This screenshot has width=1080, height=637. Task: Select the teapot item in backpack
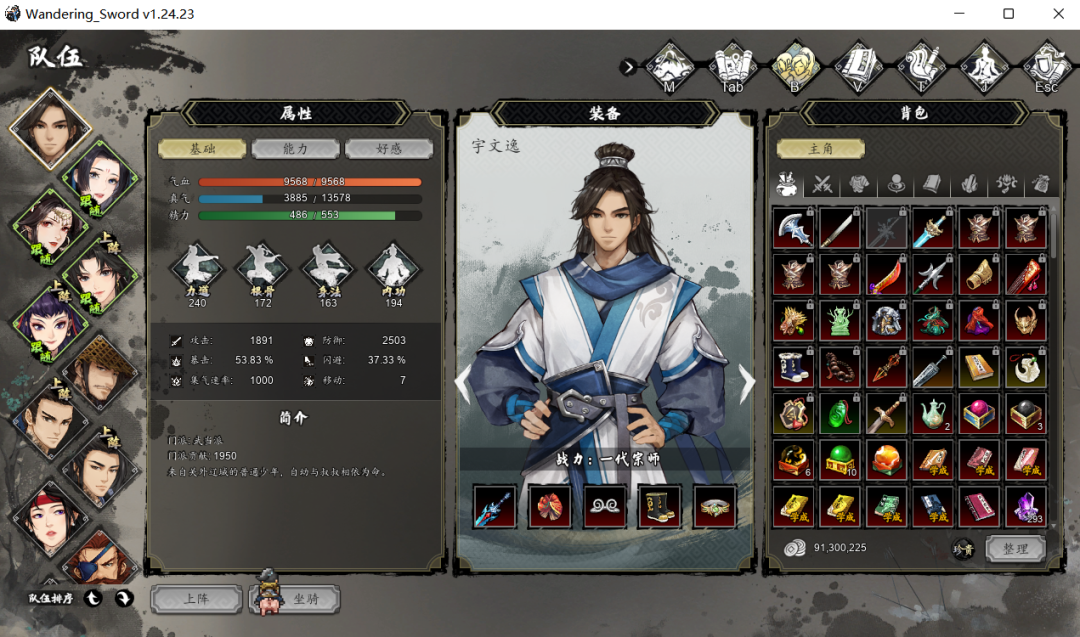[x=933, y=413]
